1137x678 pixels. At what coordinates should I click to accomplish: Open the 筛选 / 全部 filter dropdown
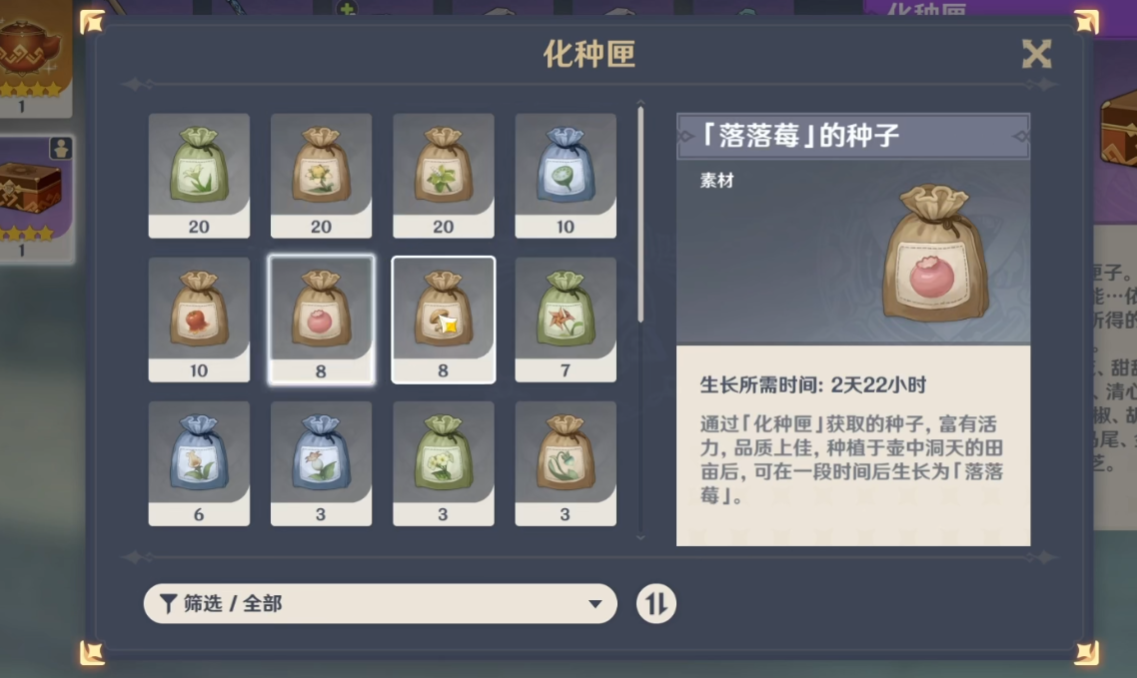(x=380, y=604)
